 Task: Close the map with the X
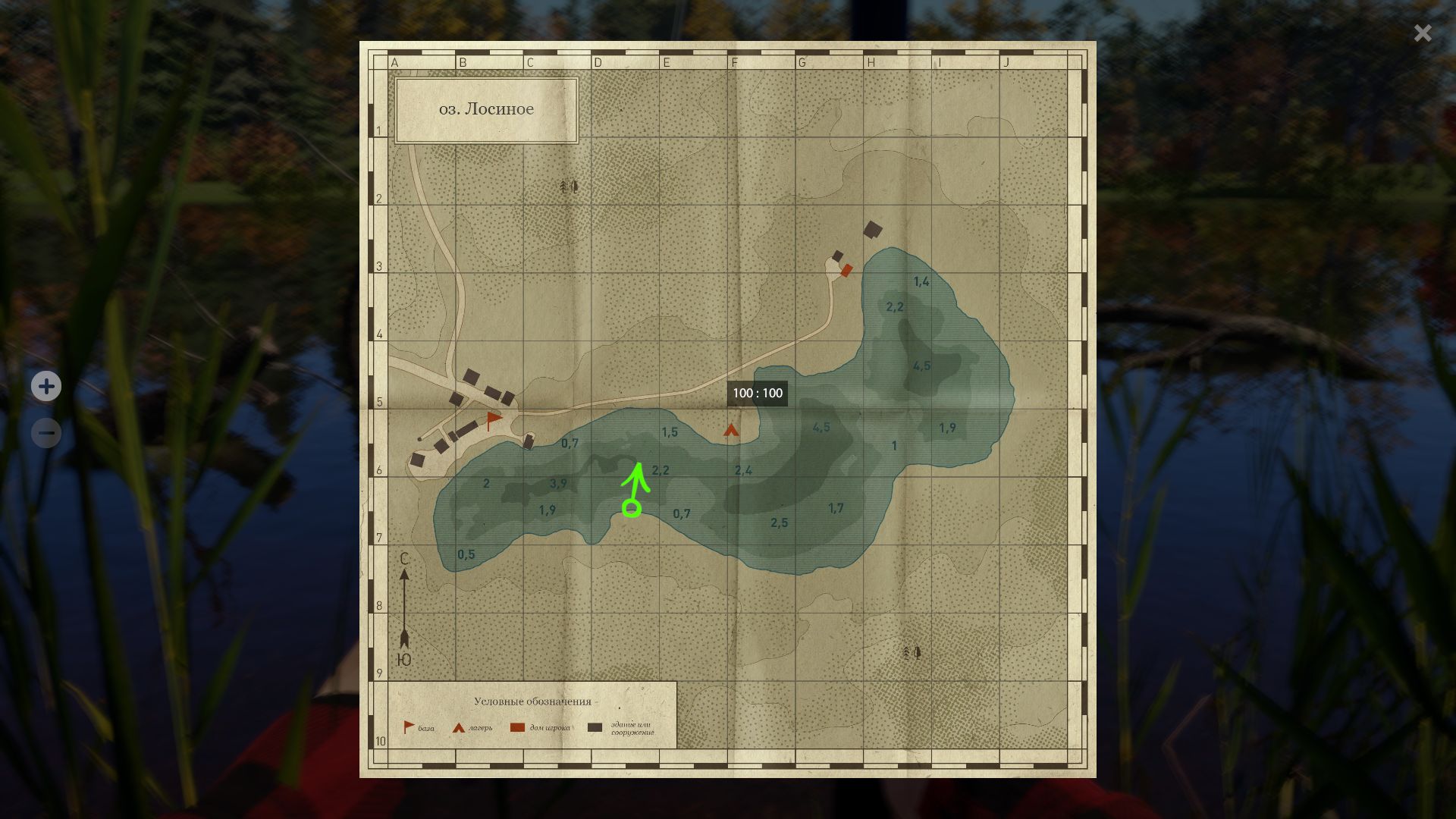click(1422, 33)
